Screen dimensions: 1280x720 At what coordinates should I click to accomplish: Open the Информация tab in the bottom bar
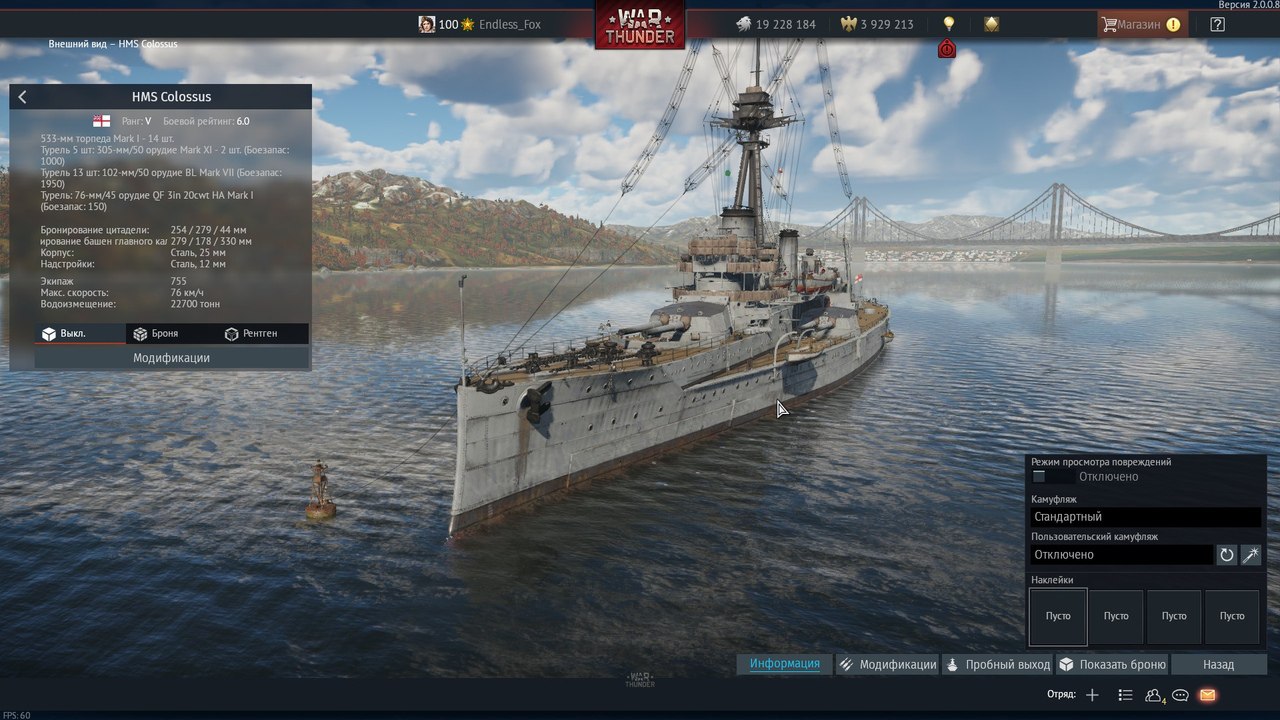tap(785, 664)
